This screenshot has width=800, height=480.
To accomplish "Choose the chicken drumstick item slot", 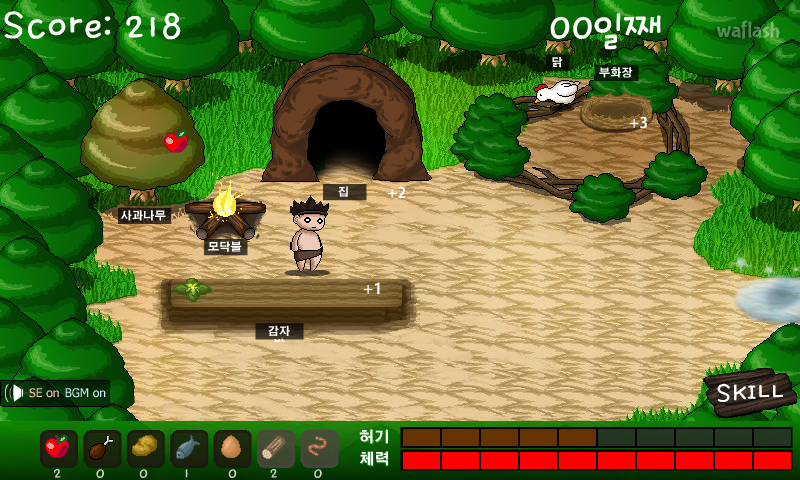I will [102, 449].
